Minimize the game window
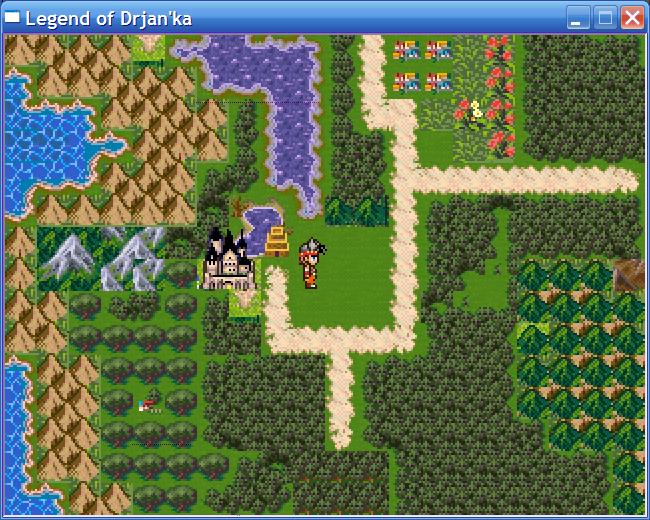The height and width of the screenshot is (520, 650). pyautogui.click(x=578, y=17)
